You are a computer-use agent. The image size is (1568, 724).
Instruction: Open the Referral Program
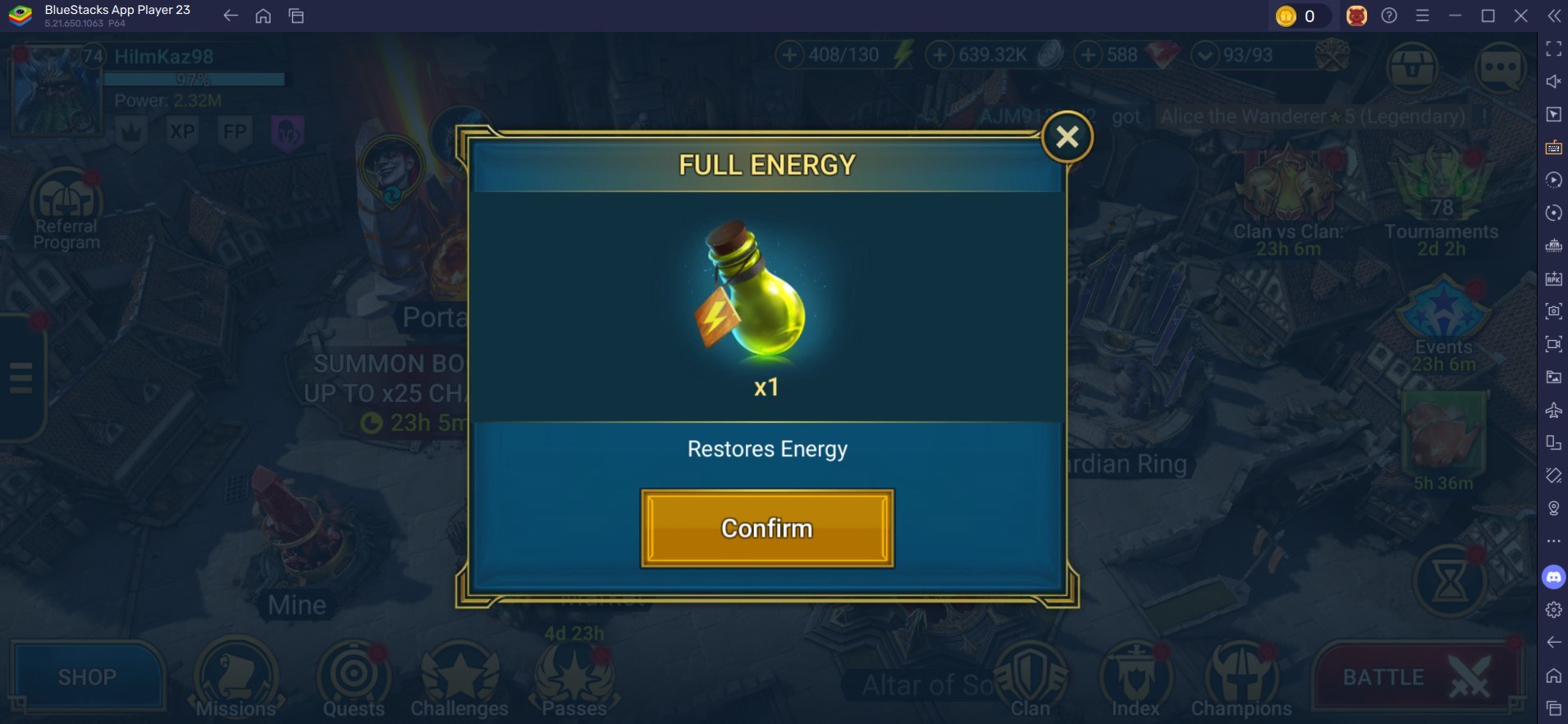pyautogui.click(x=66, y=205)
